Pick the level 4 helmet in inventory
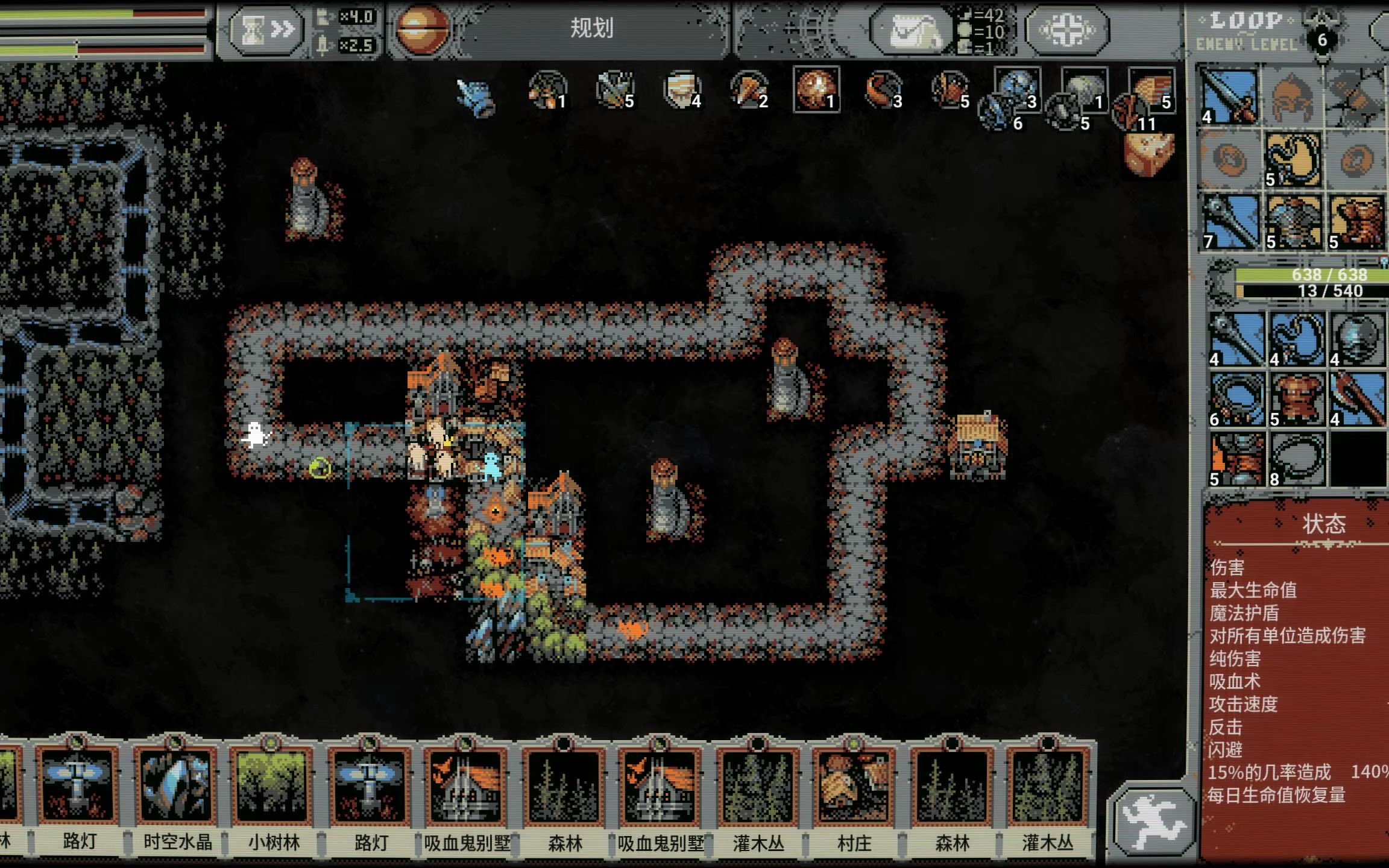The height and width of the screenshot is (868, 1389). coord(1357,339)
